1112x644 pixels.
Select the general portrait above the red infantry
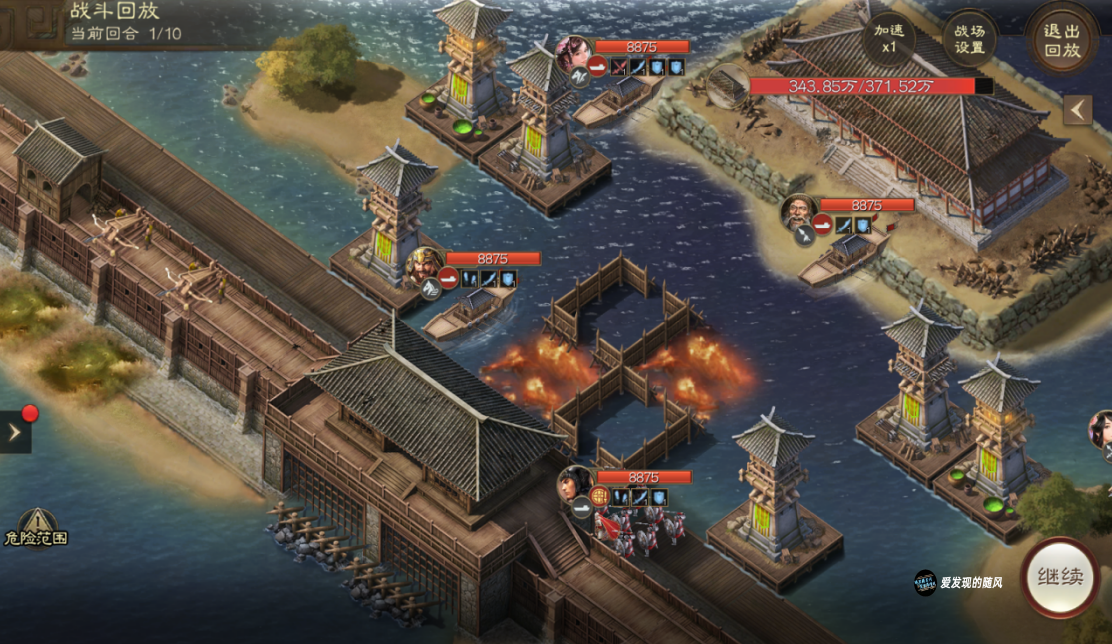(x=576, y=485)
